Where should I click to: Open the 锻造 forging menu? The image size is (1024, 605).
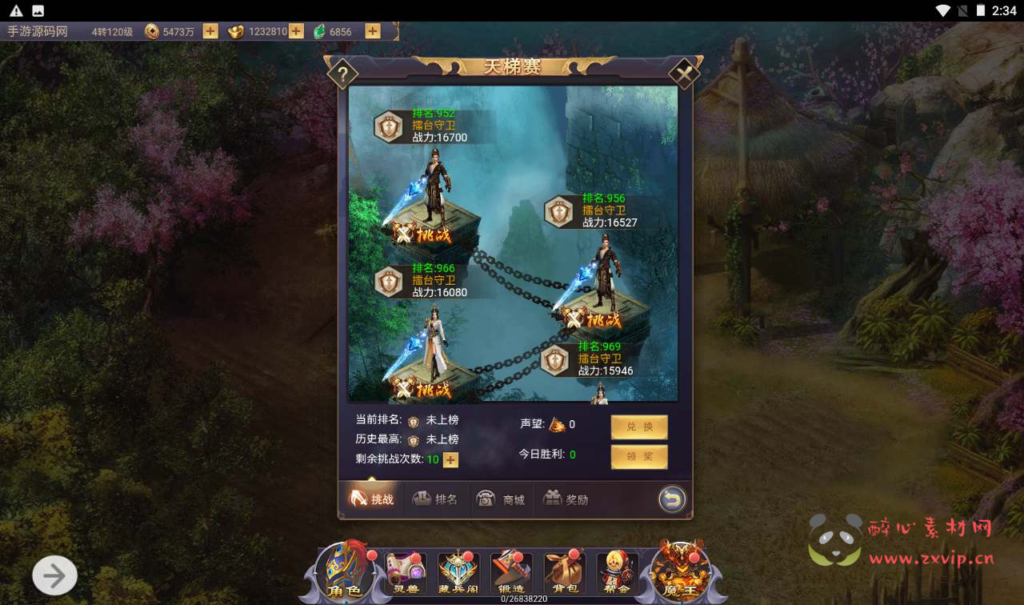510,573
